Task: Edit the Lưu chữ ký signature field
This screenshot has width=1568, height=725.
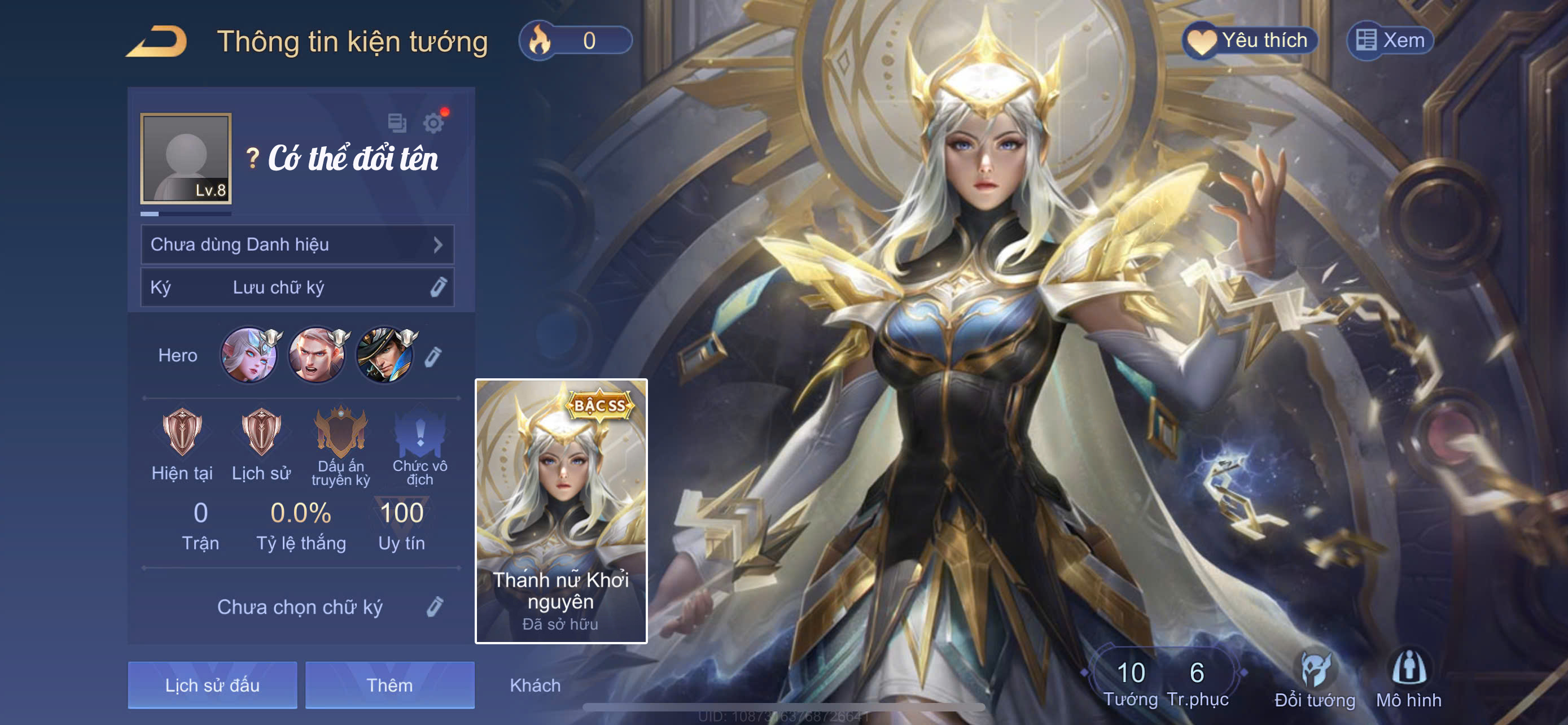Action: click(438, 287)
